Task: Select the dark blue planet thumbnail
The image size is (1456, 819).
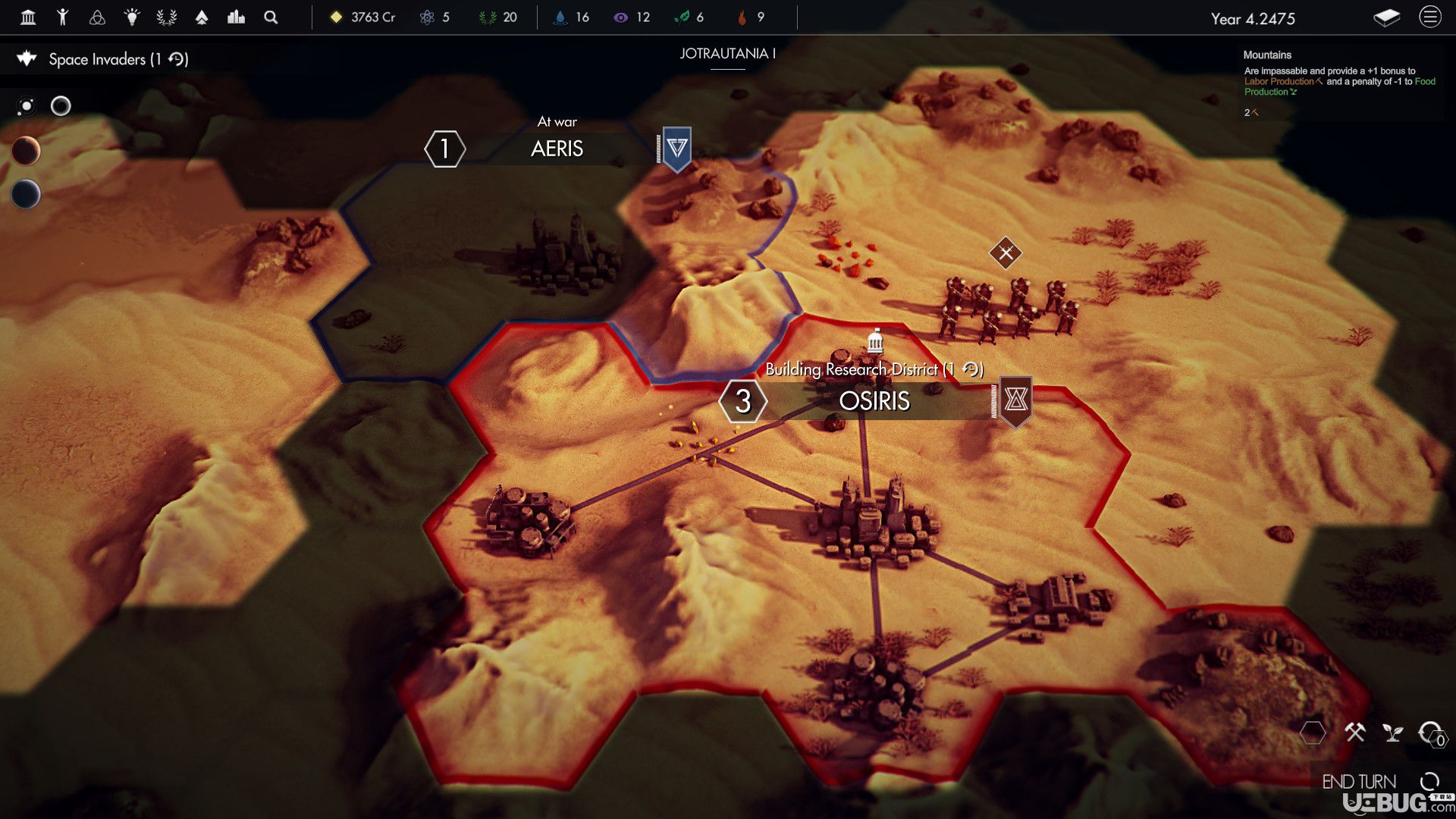Action: coord(26,194)
